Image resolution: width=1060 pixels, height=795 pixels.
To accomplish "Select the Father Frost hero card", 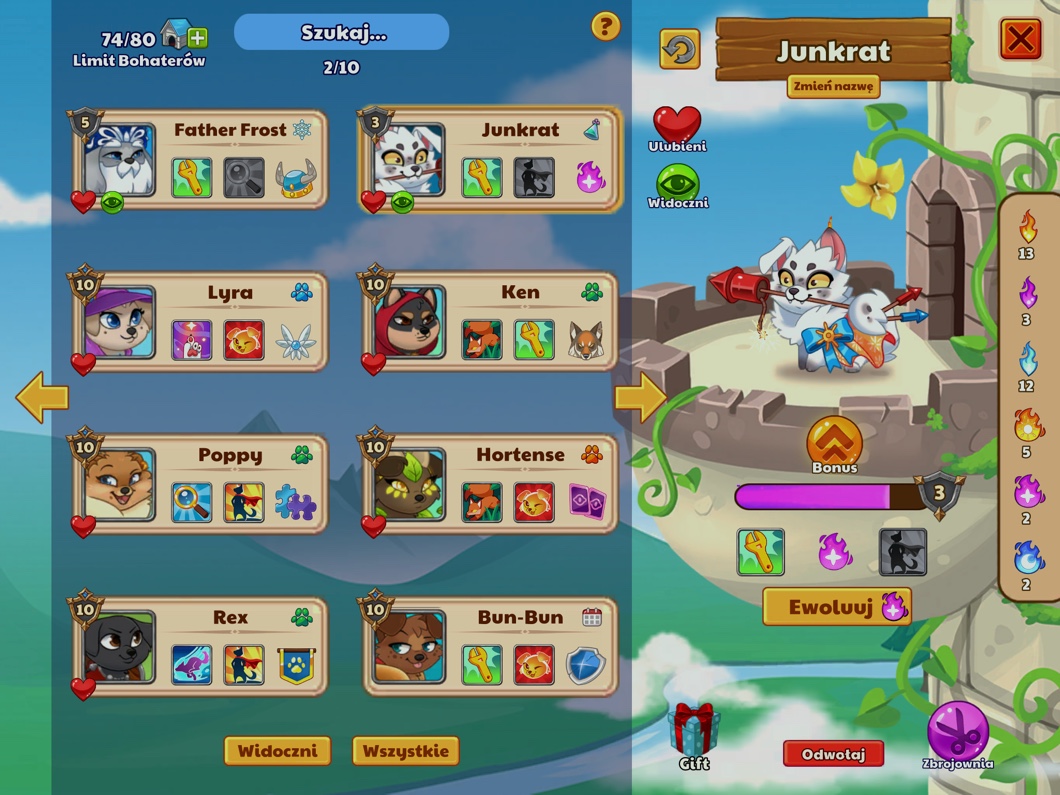I will pyautogui.click(x=201, y=160).
